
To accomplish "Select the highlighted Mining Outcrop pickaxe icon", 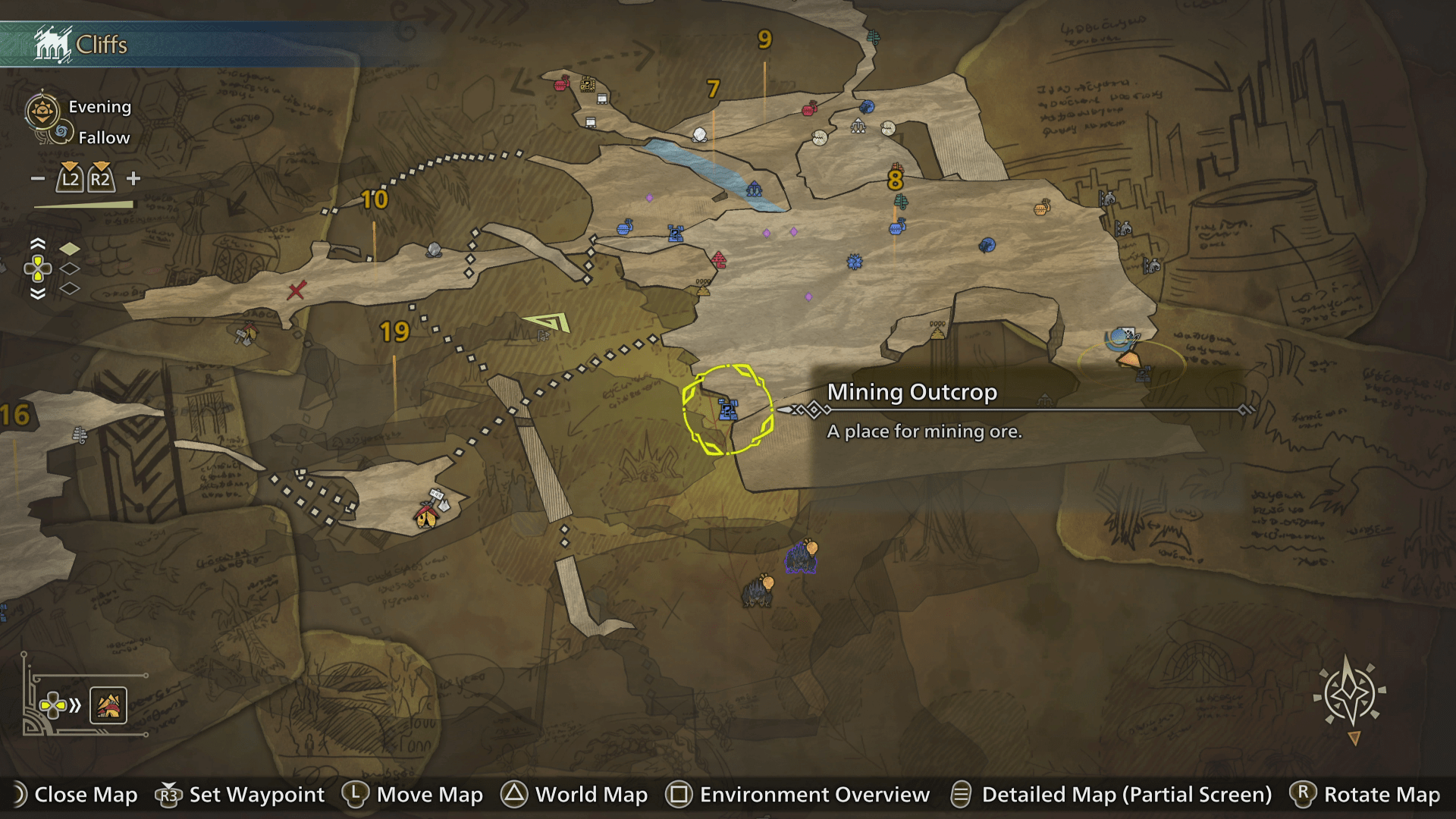I will point(726,409).
